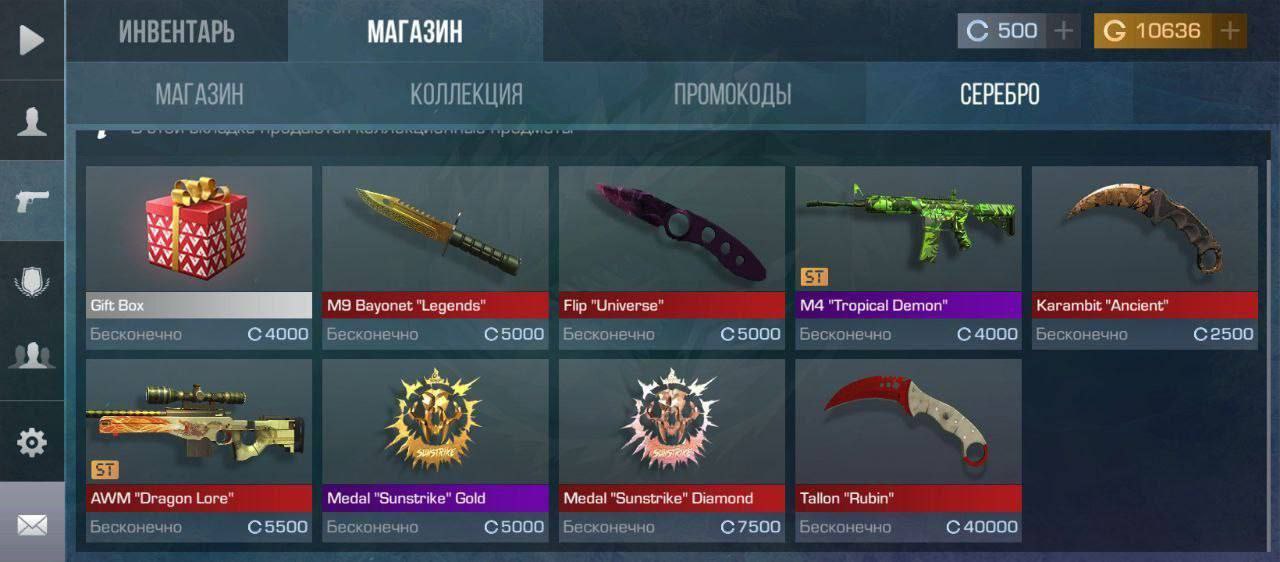Open the settings gear icon
1280x562 pixels.
point(32,442)
